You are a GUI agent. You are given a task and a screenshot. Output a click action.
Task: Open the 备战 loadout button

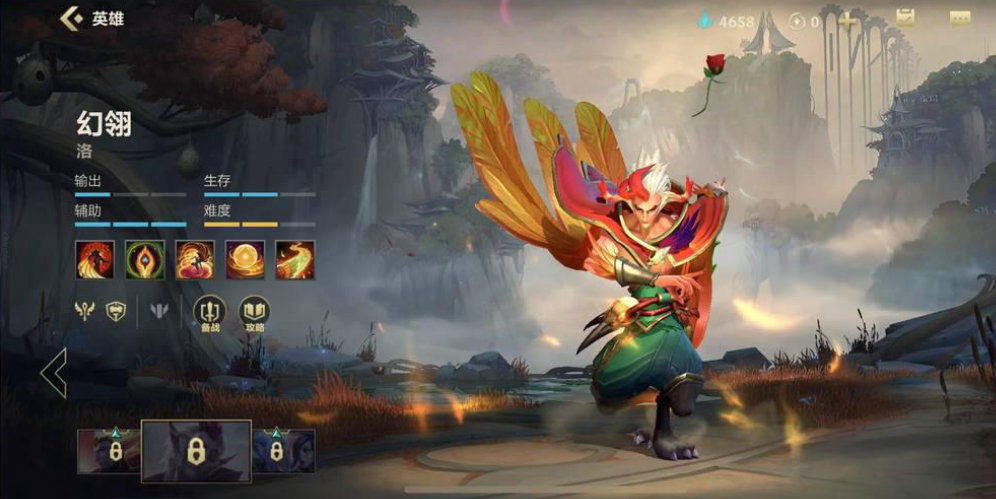210,311
